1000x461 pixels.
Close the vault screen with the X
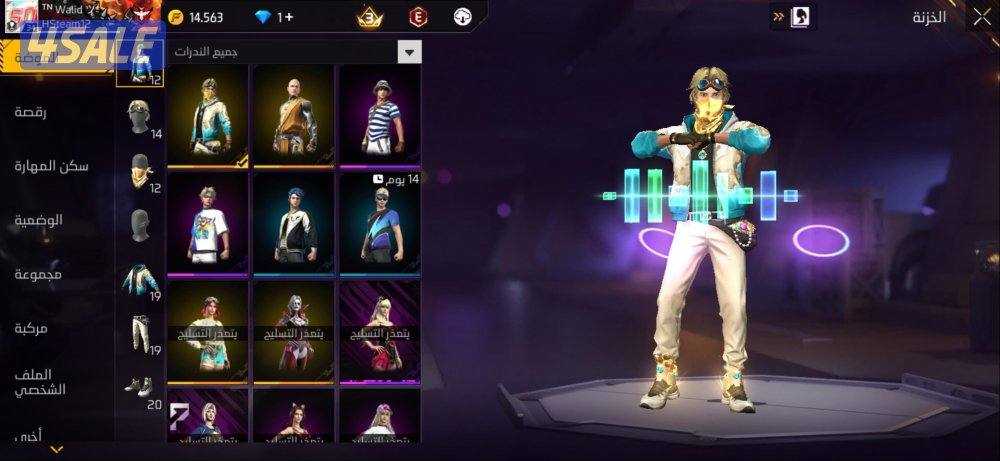981,17
